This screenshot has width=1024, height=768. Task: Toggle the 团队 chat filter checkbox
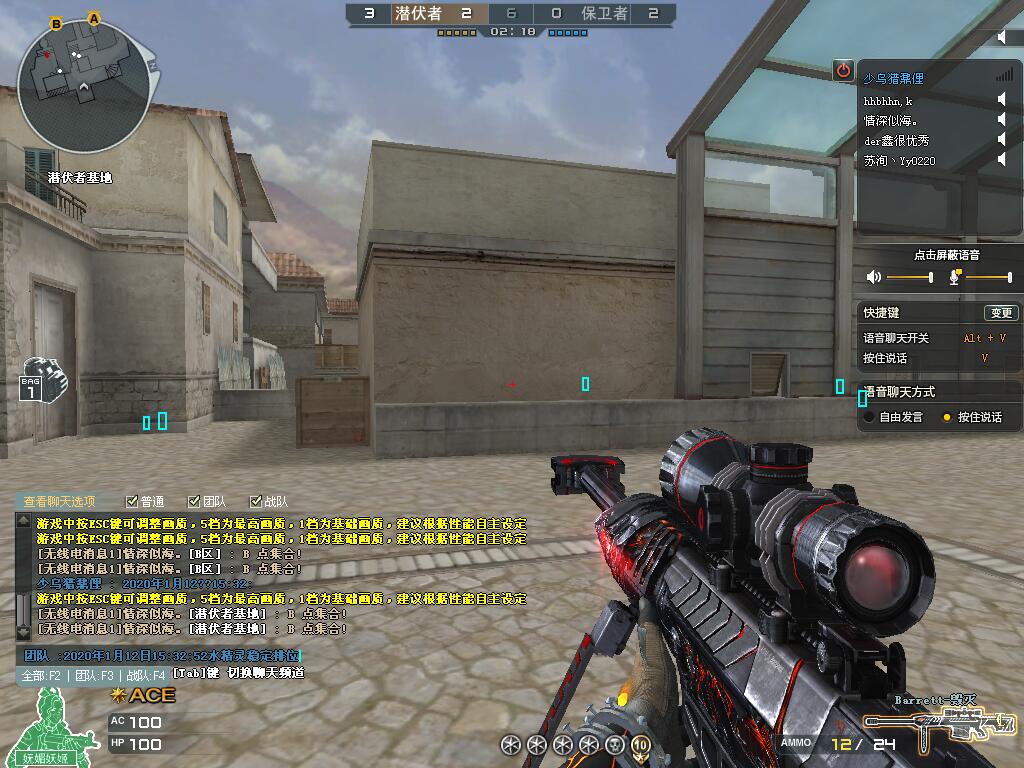tap(193, 501)
